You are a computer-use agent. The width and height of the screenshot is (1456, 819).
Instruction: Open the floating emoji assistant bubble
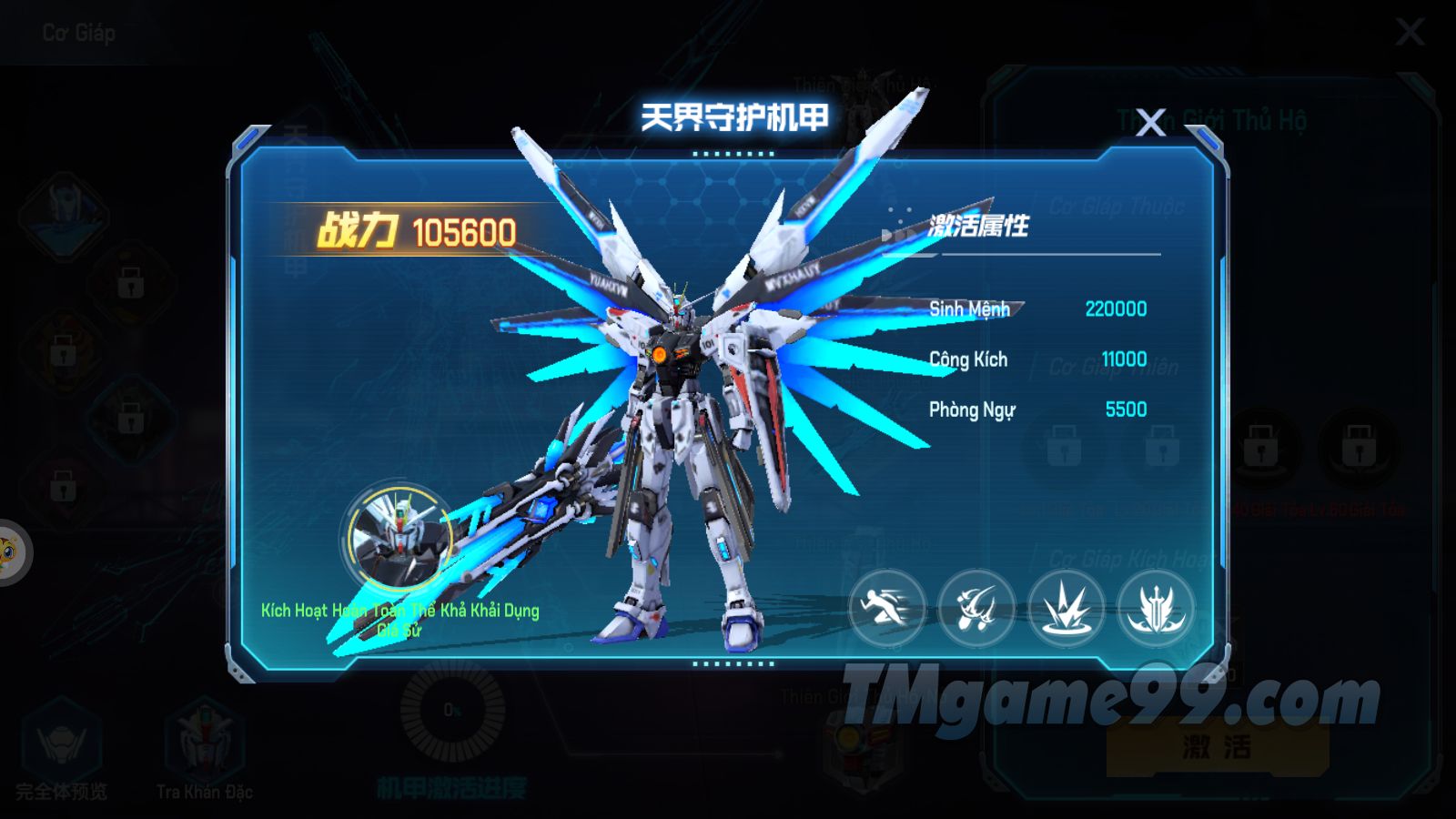[9, 551]
